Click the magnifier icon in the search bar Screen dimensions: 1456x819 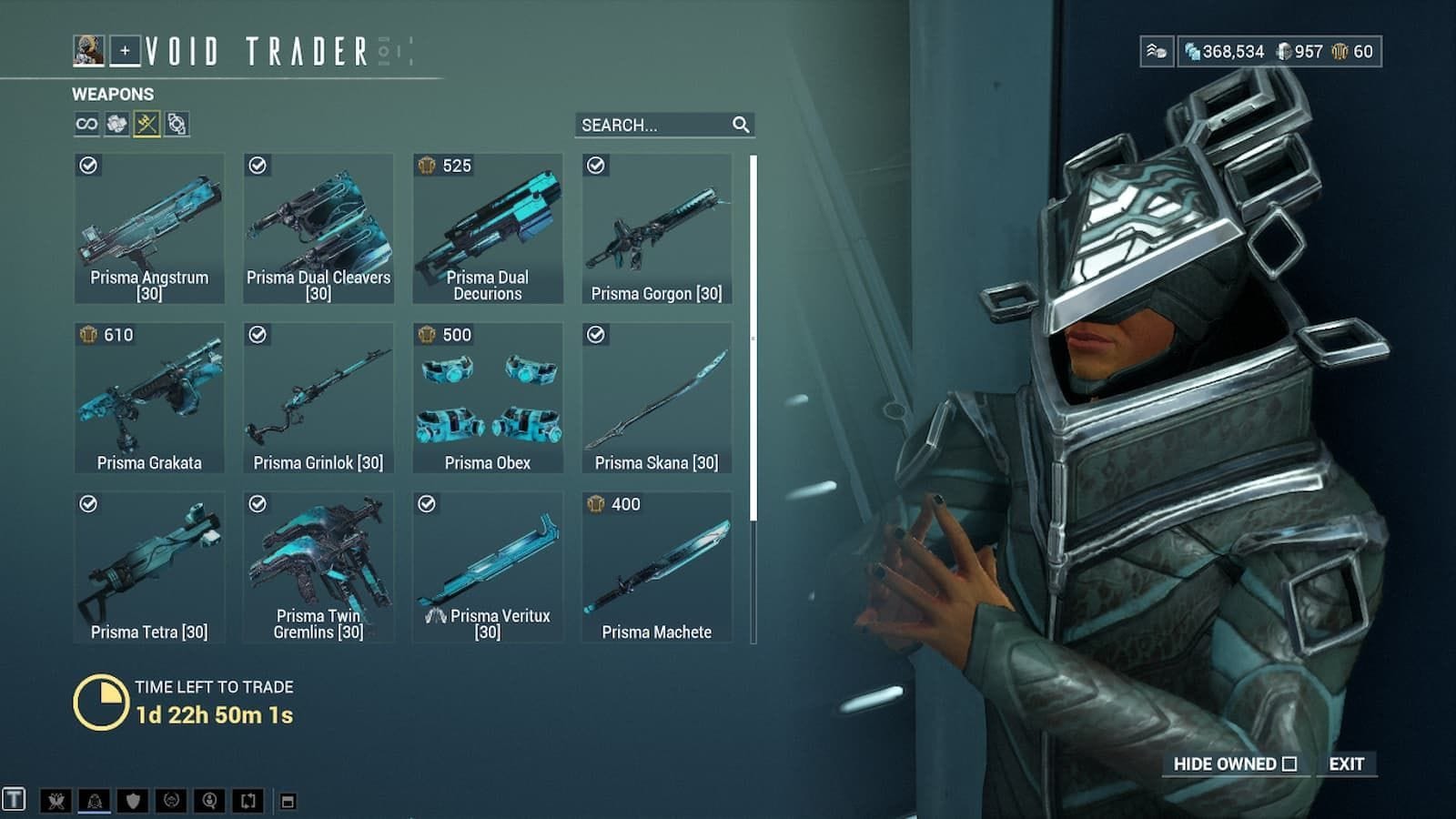tap(742, 124)
